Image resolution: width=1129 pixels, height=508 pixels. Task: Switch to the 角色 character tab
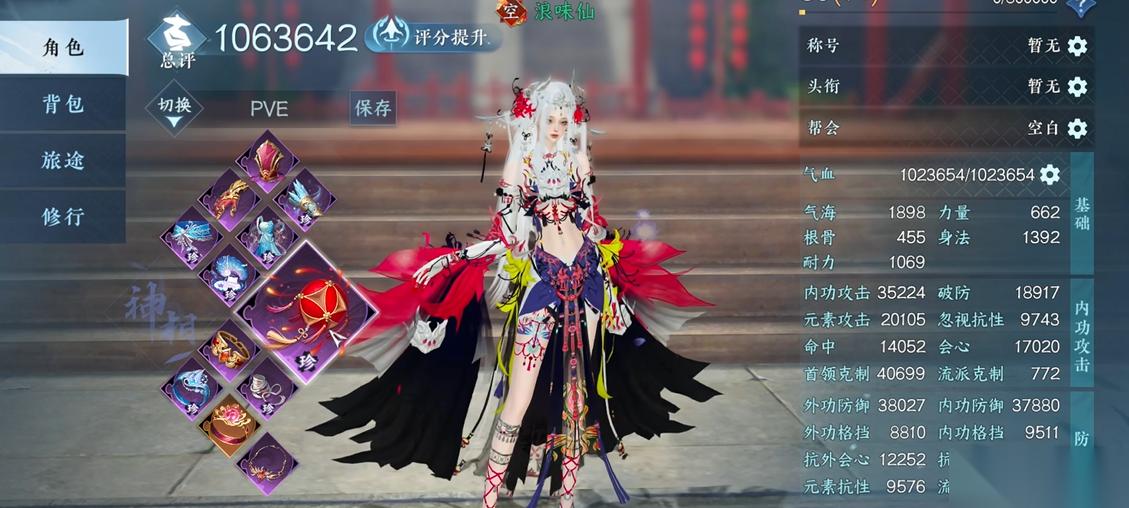click(62, 48)
